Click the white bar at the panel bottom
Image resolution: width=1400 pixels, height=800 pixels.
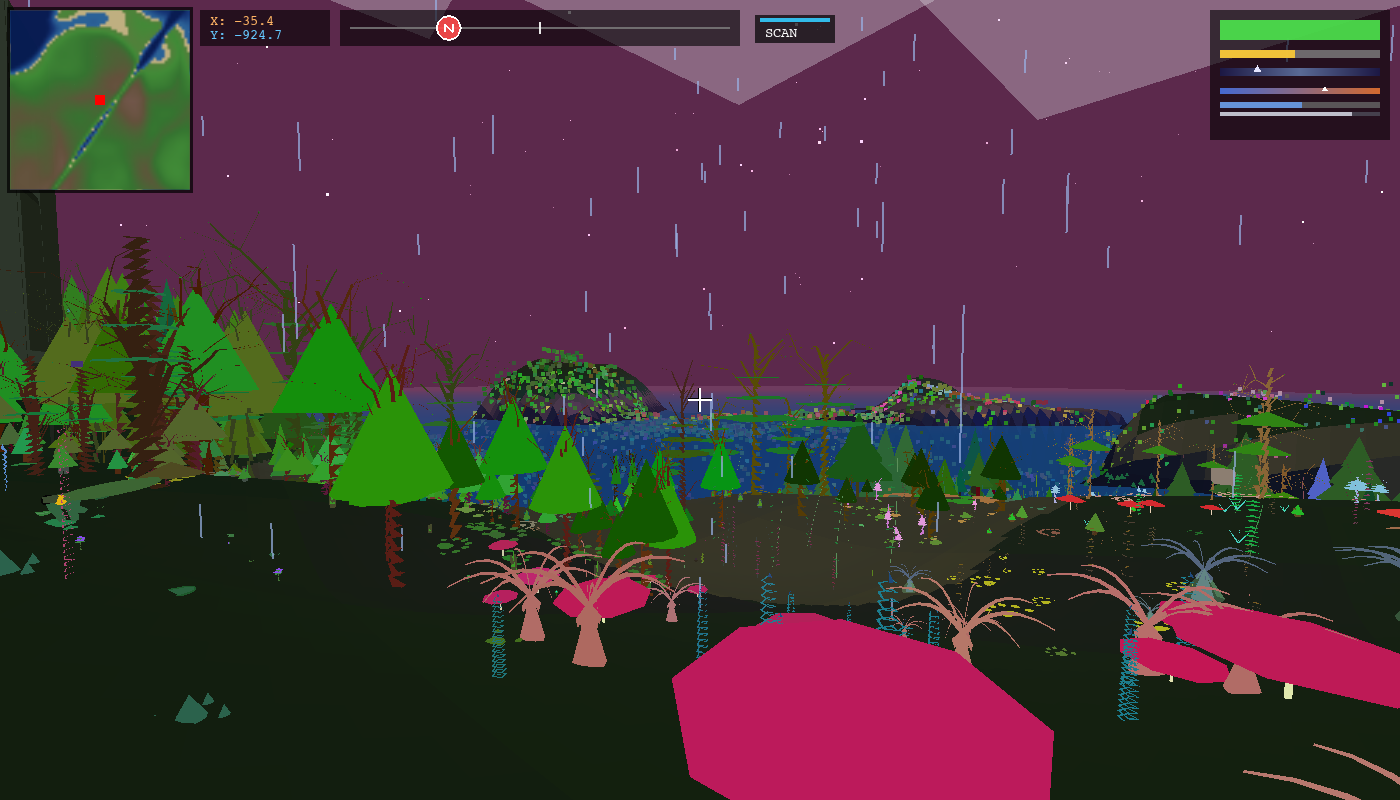pyautogui.click(x=1285, y=114)
